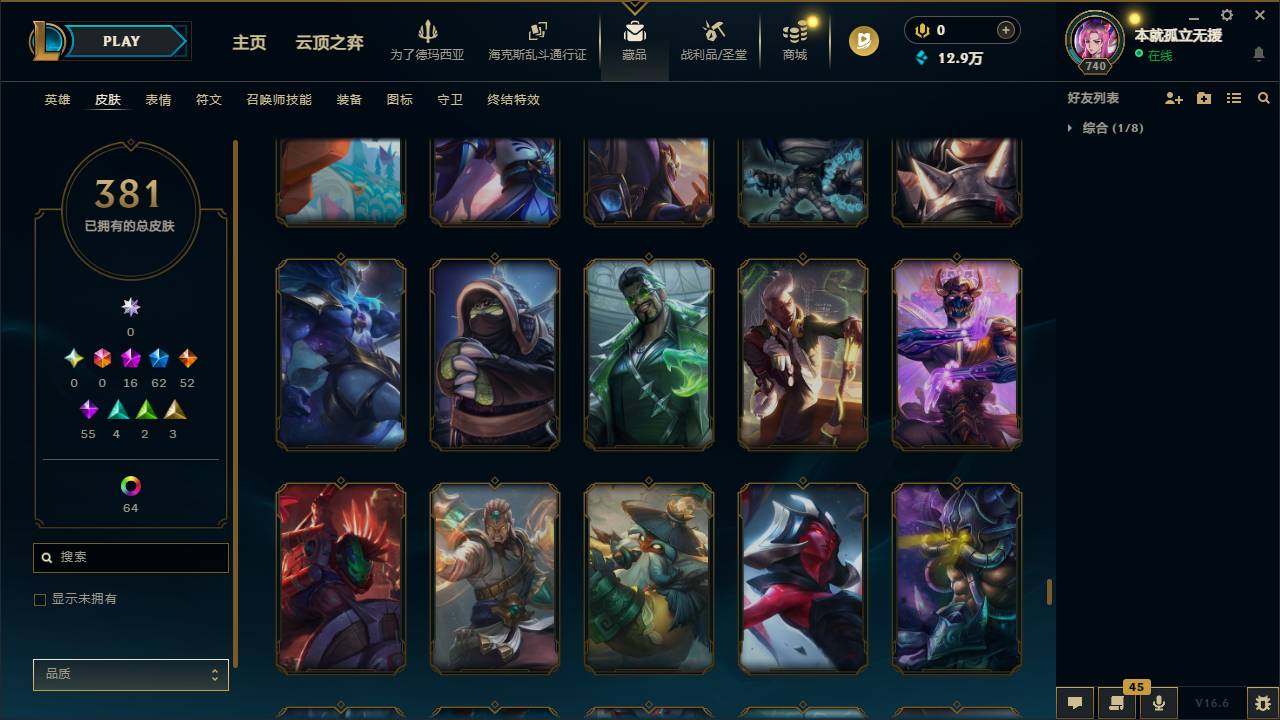Open the add friend group folder icon
Image resolution: width=1280 pixels, height=720 pixels.
coord(1203,98)
